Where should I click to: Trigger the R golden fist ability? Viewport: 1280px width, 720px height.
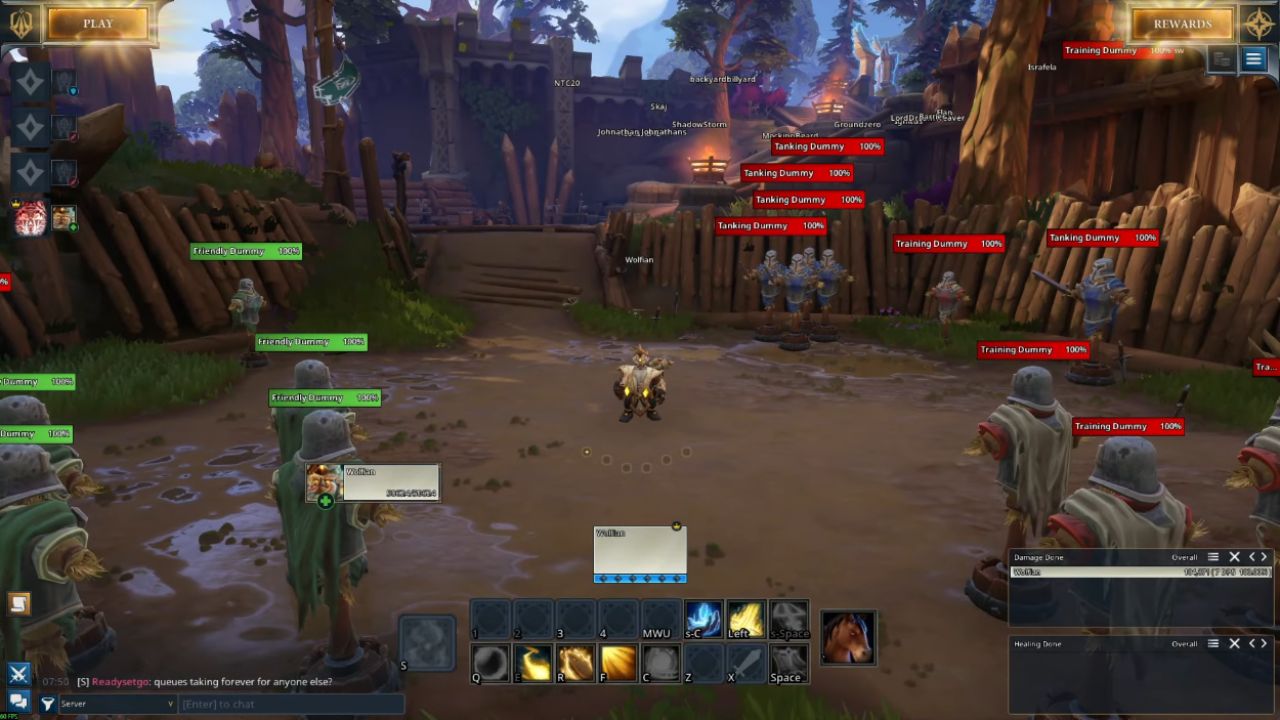576,662
